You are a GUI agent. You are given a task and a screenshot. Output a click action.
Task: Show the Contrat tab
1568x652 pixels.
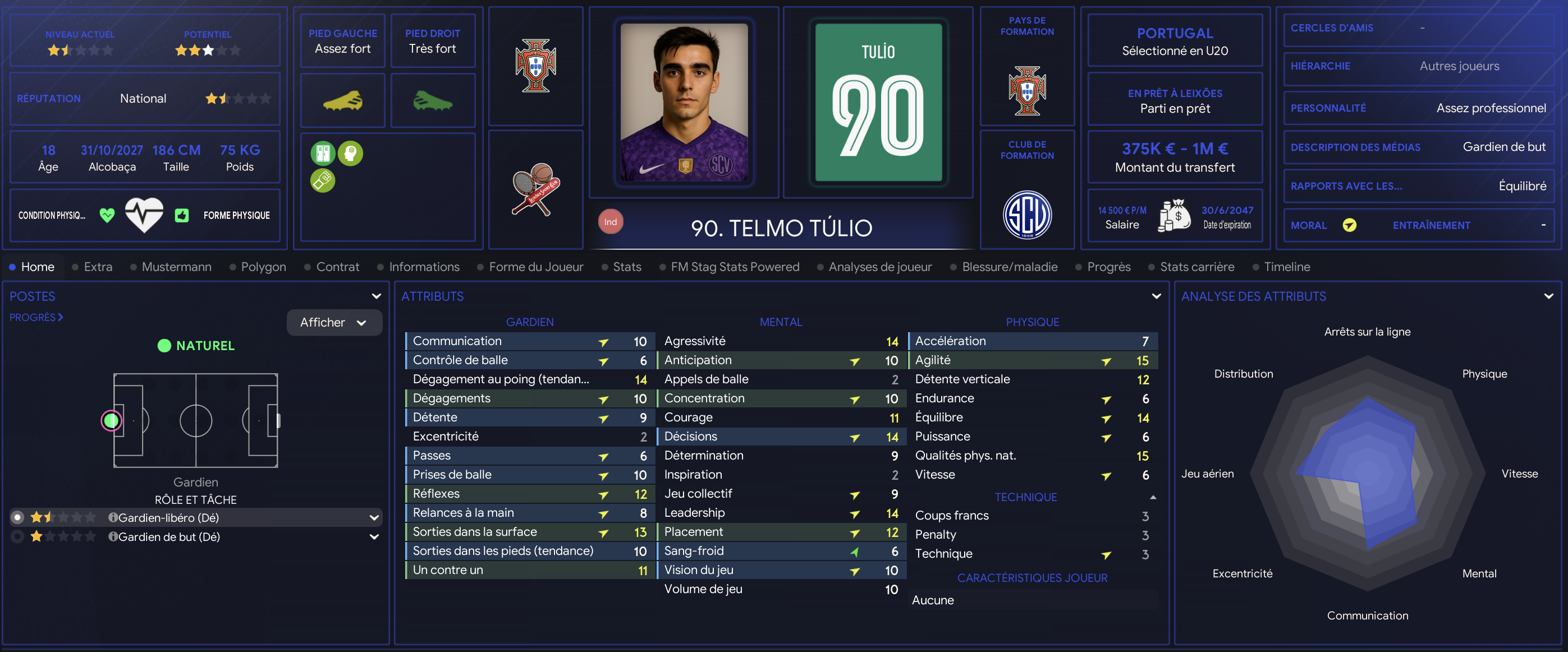[x=337, y=267]
